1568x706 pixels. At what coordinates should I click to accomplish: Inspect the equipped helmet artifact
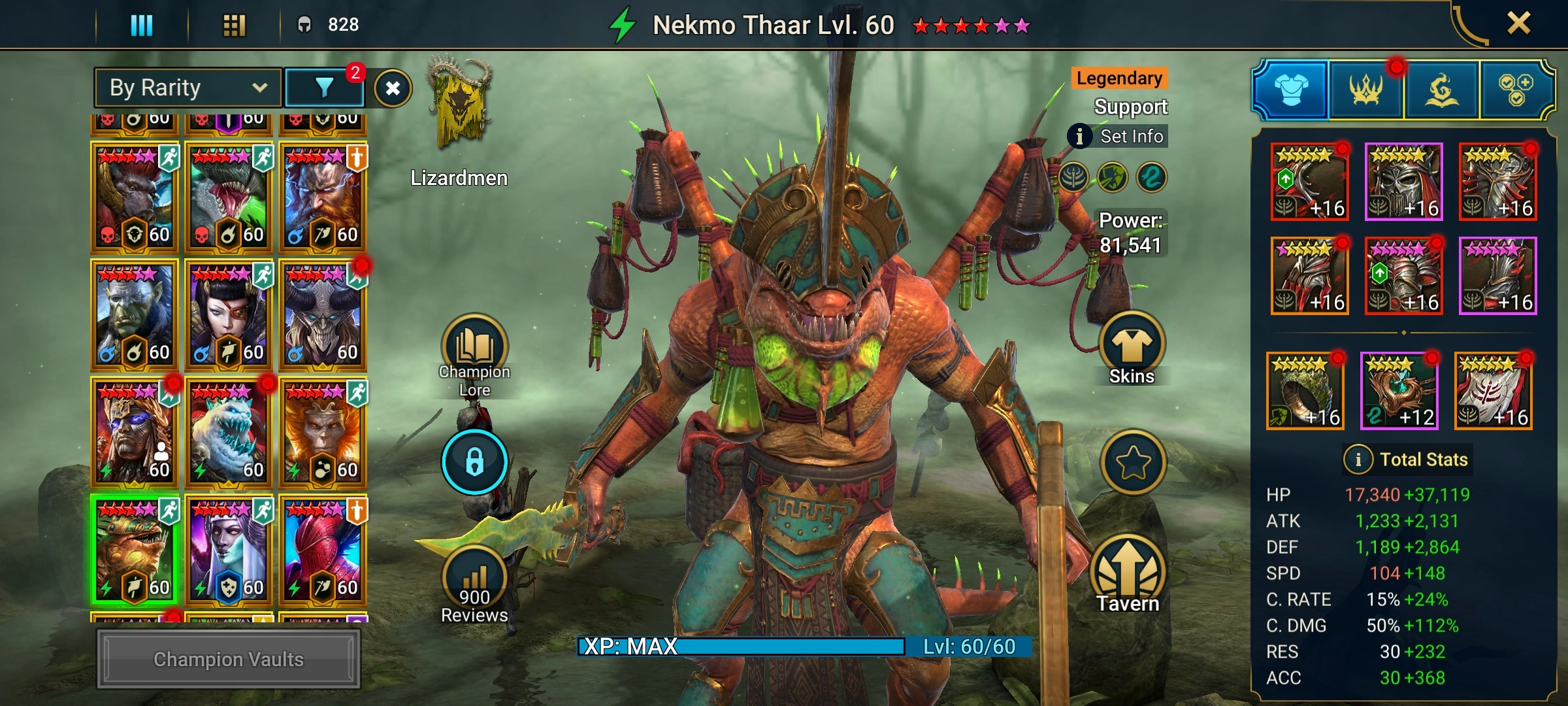[x=1403, y=182]
